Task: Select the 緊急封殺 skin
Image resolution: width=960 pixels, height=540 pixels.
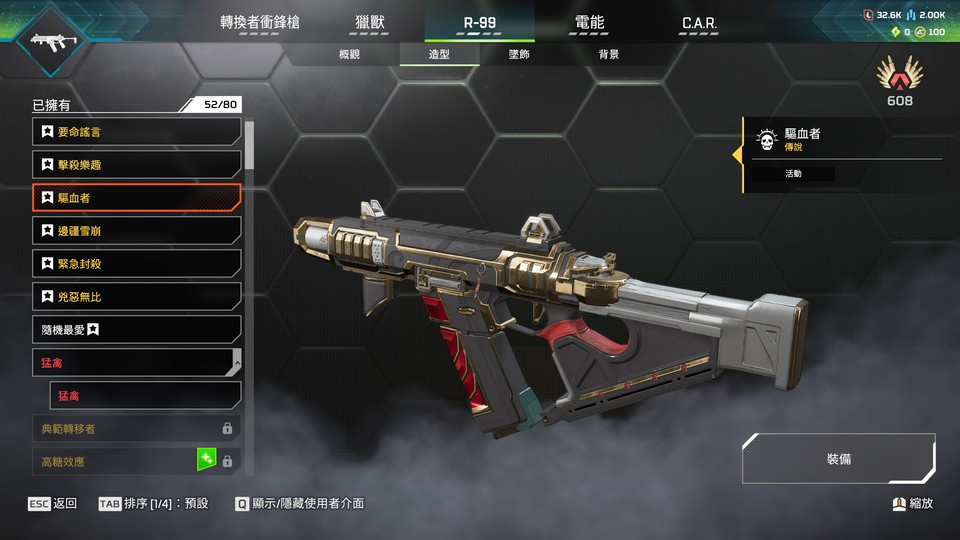Action: pyautogui.click(x=136, y=264)
